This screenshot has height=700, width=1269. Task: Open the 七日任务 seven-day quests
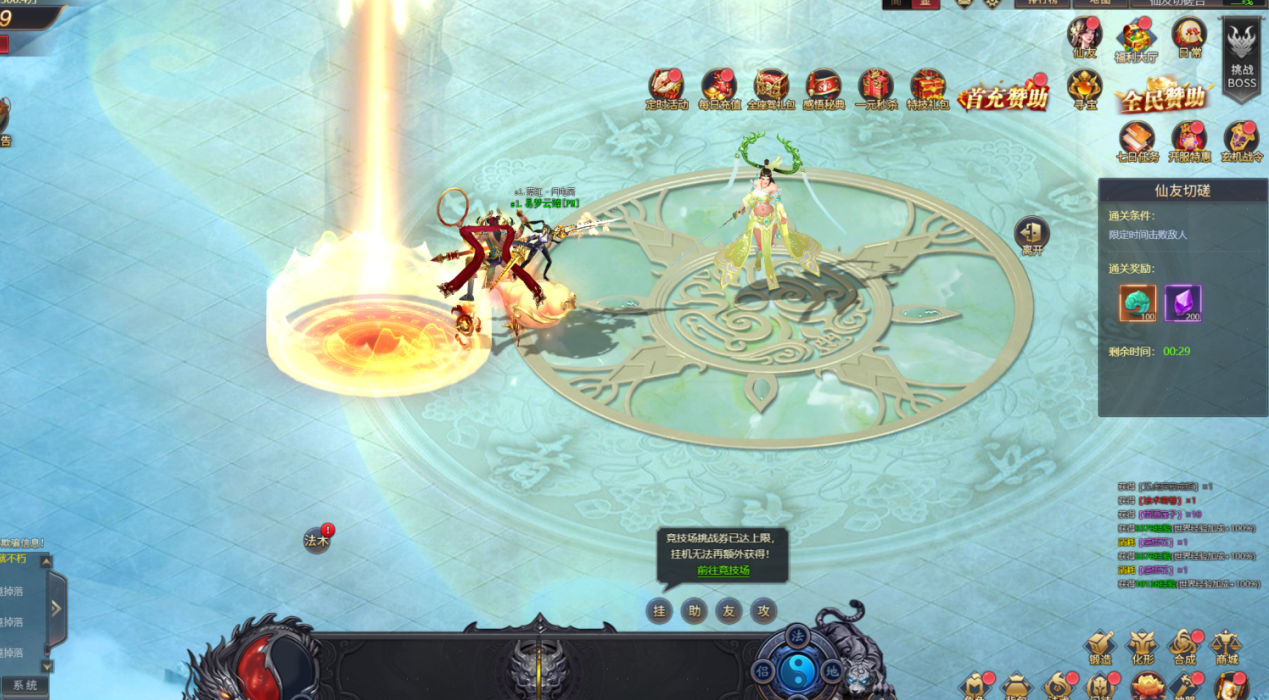tap(1137, 140)
